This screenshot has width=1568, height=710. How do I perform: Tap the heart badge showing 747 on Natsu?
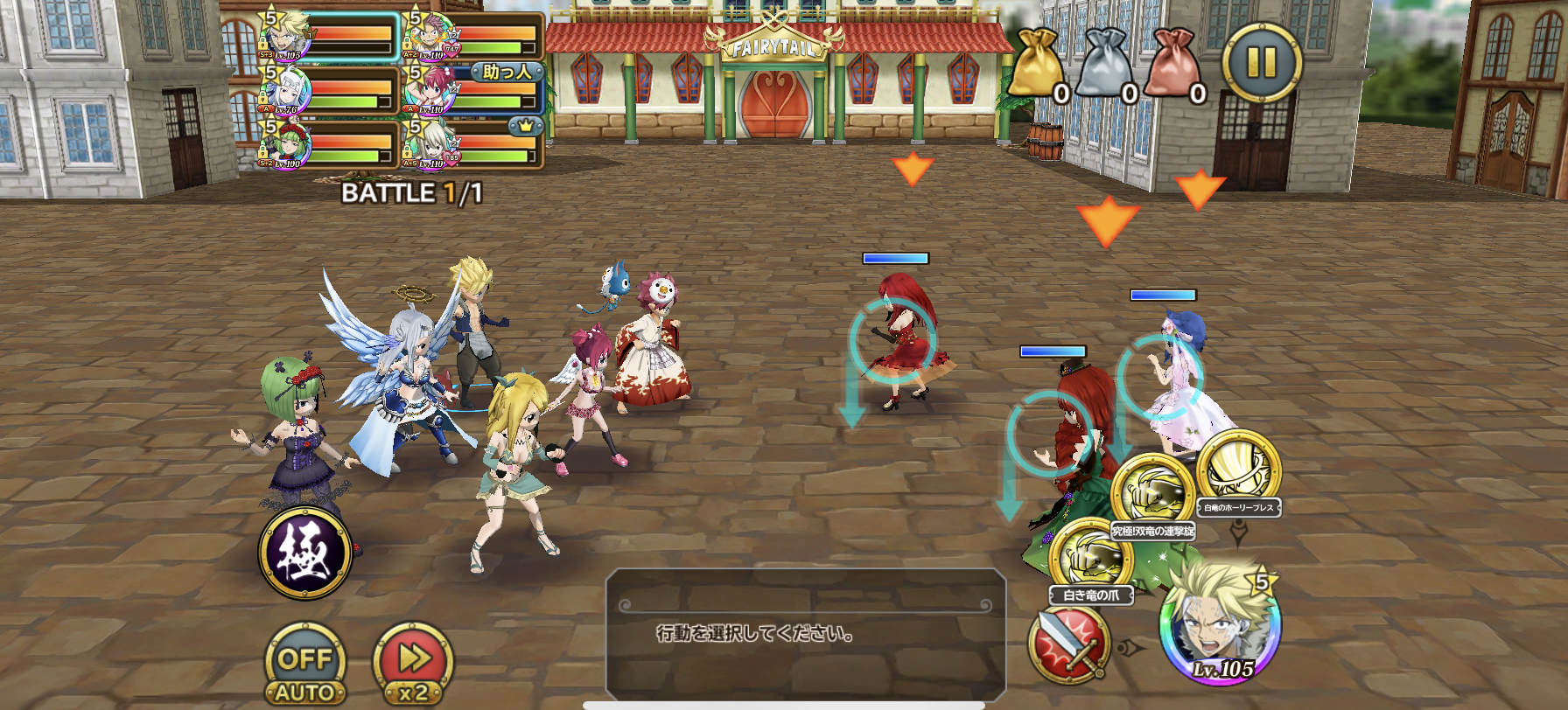[x=451, y=48]
